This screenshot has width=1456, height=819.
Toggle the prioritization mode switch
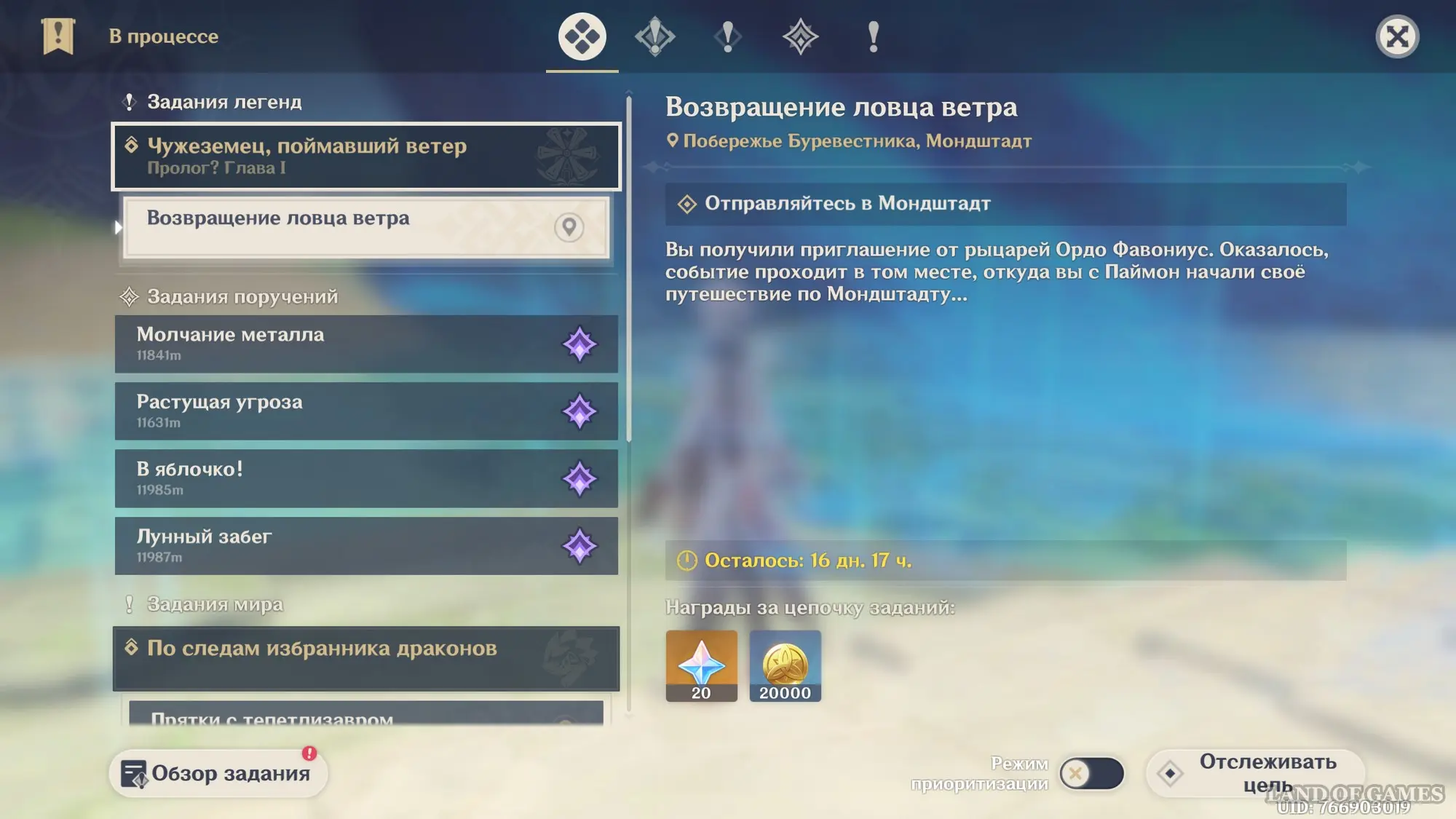tap(1091, 773)
